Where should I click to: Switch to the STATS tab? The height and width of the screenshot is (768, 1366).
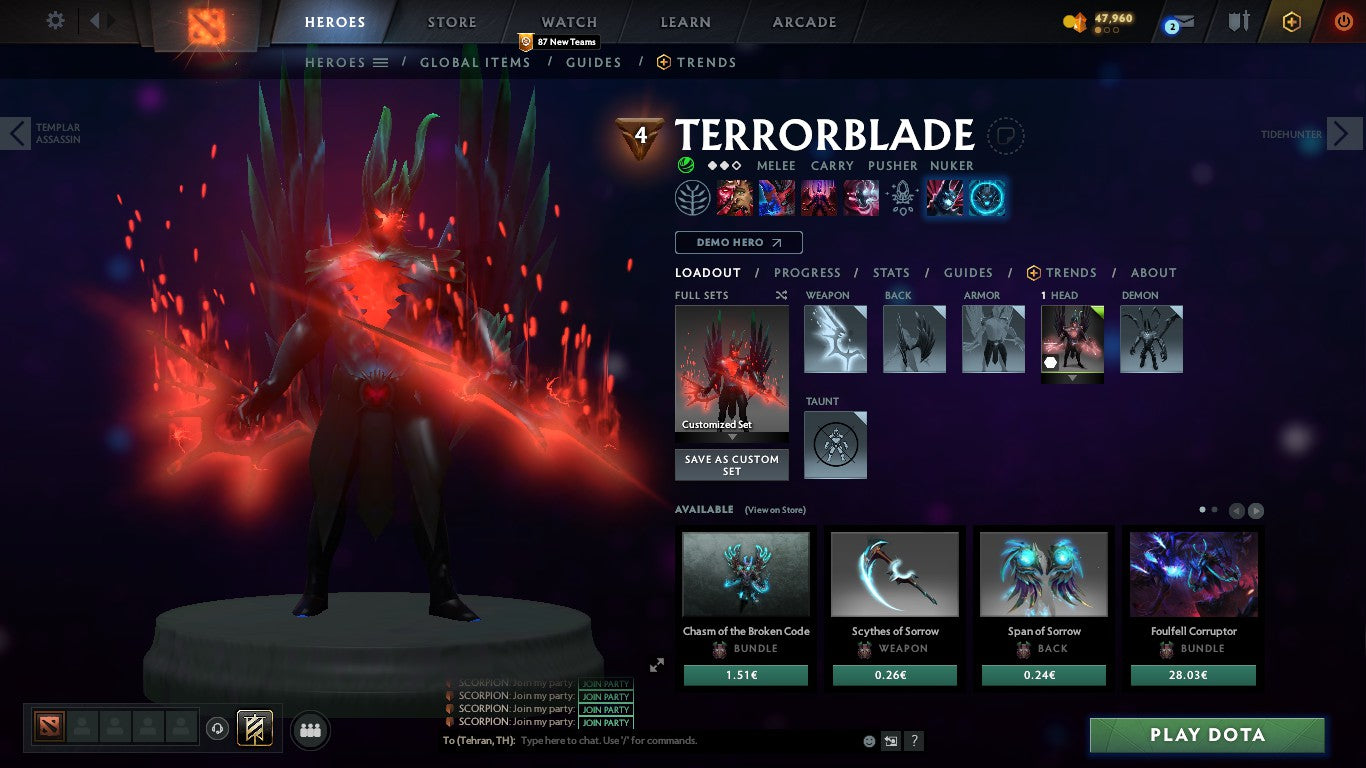tap(890, 272)
